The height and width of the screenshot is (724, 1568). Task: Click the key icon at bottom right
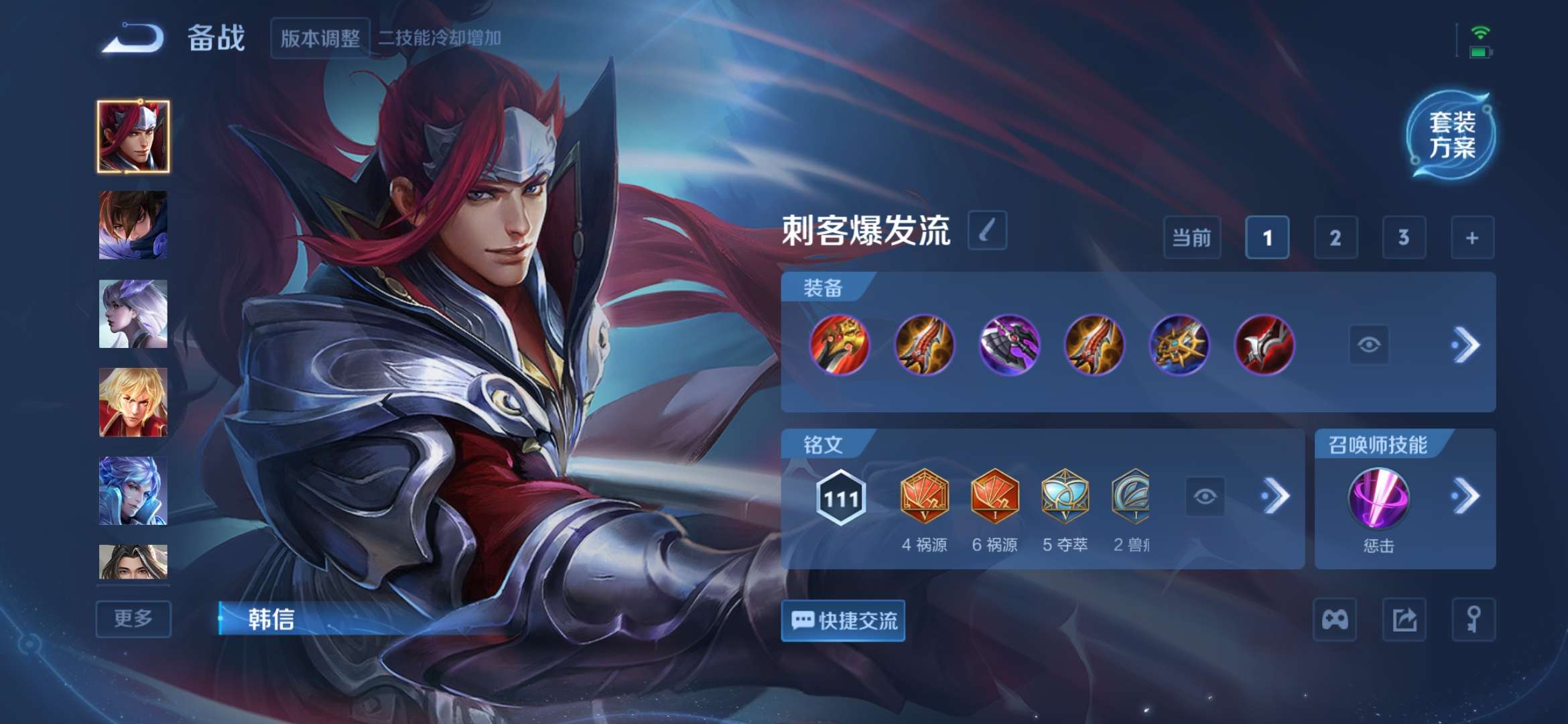pos(1475,620)
